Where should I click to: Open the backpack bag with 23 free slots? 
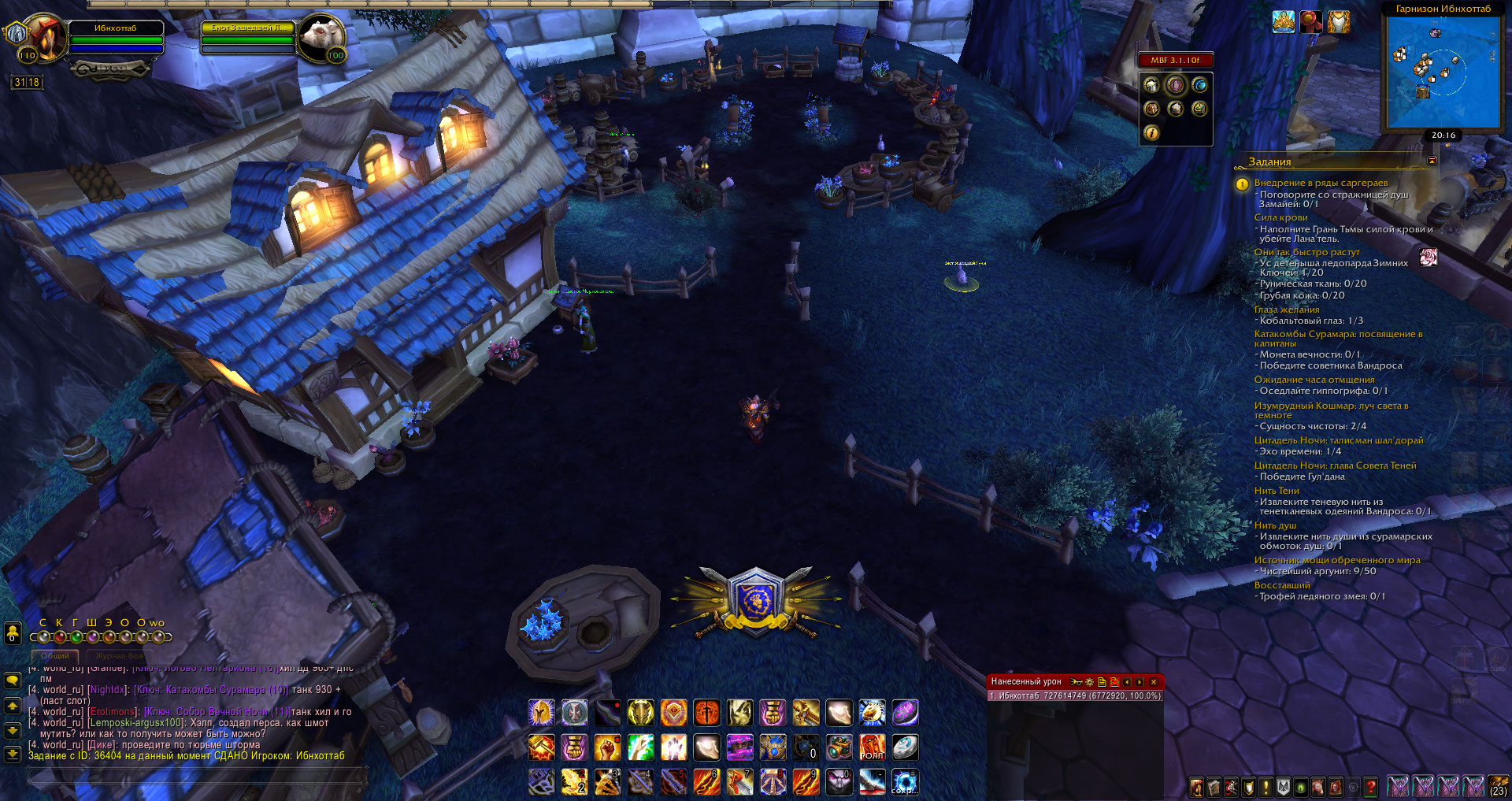click(x=1498, y=785)
